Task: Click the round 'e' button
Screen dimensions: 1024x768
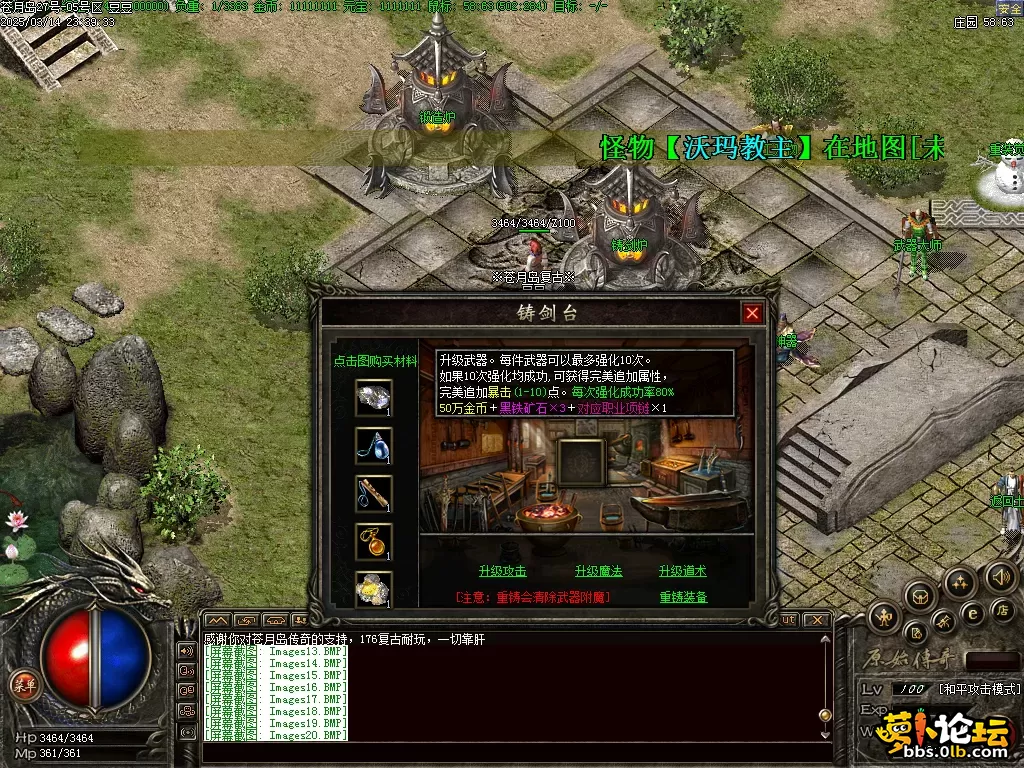Action: tap(971, 614)
